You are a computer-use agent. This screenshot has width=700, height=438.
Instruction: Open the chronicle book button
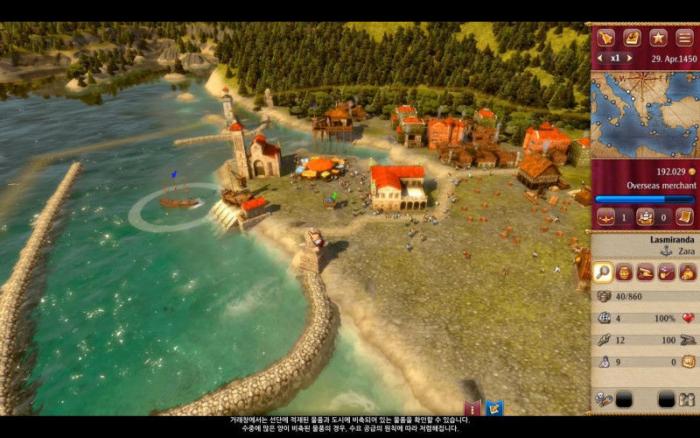coord(632,37)
